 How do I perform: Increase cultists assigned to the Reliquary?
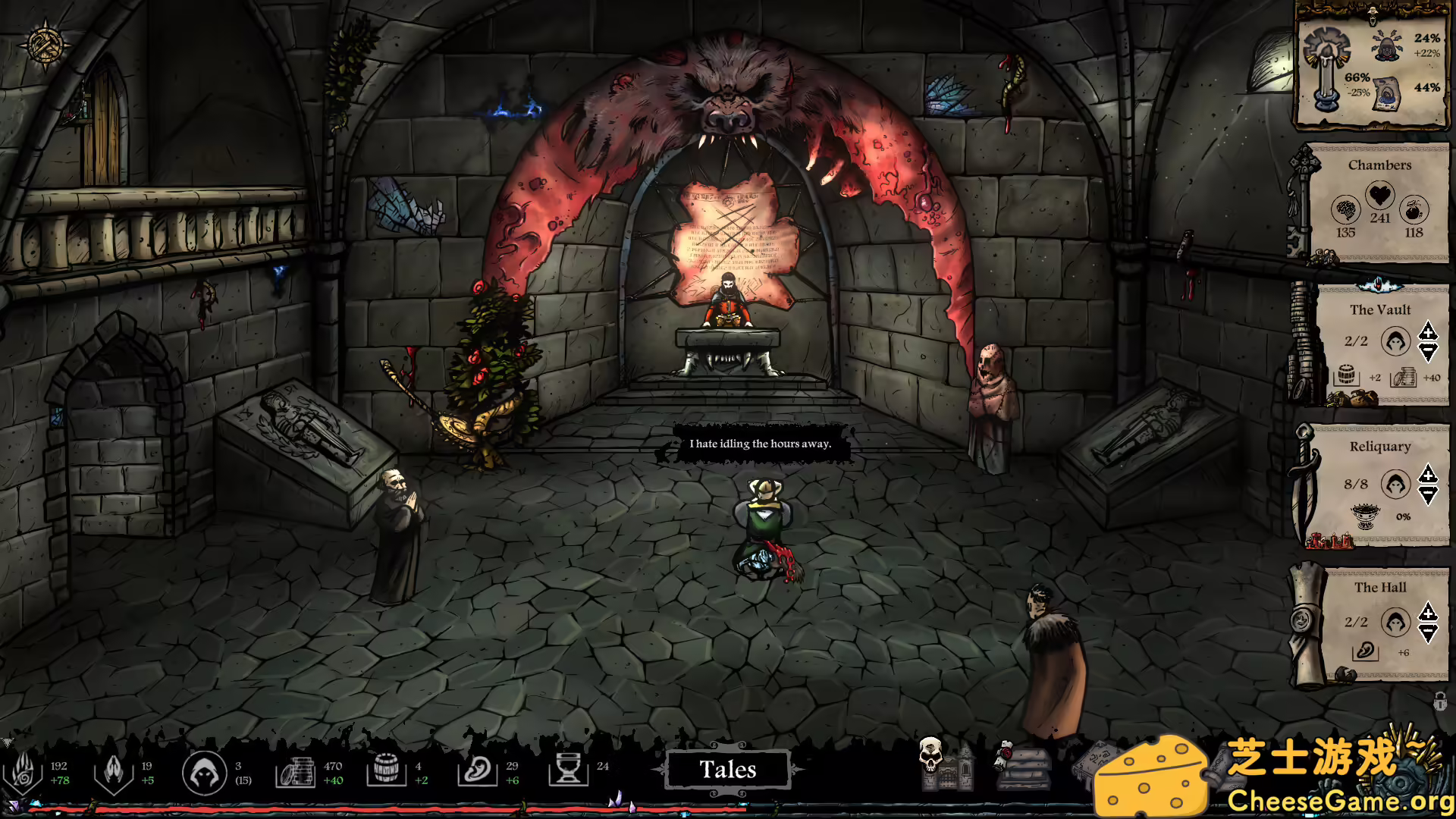pos(1428,475)
